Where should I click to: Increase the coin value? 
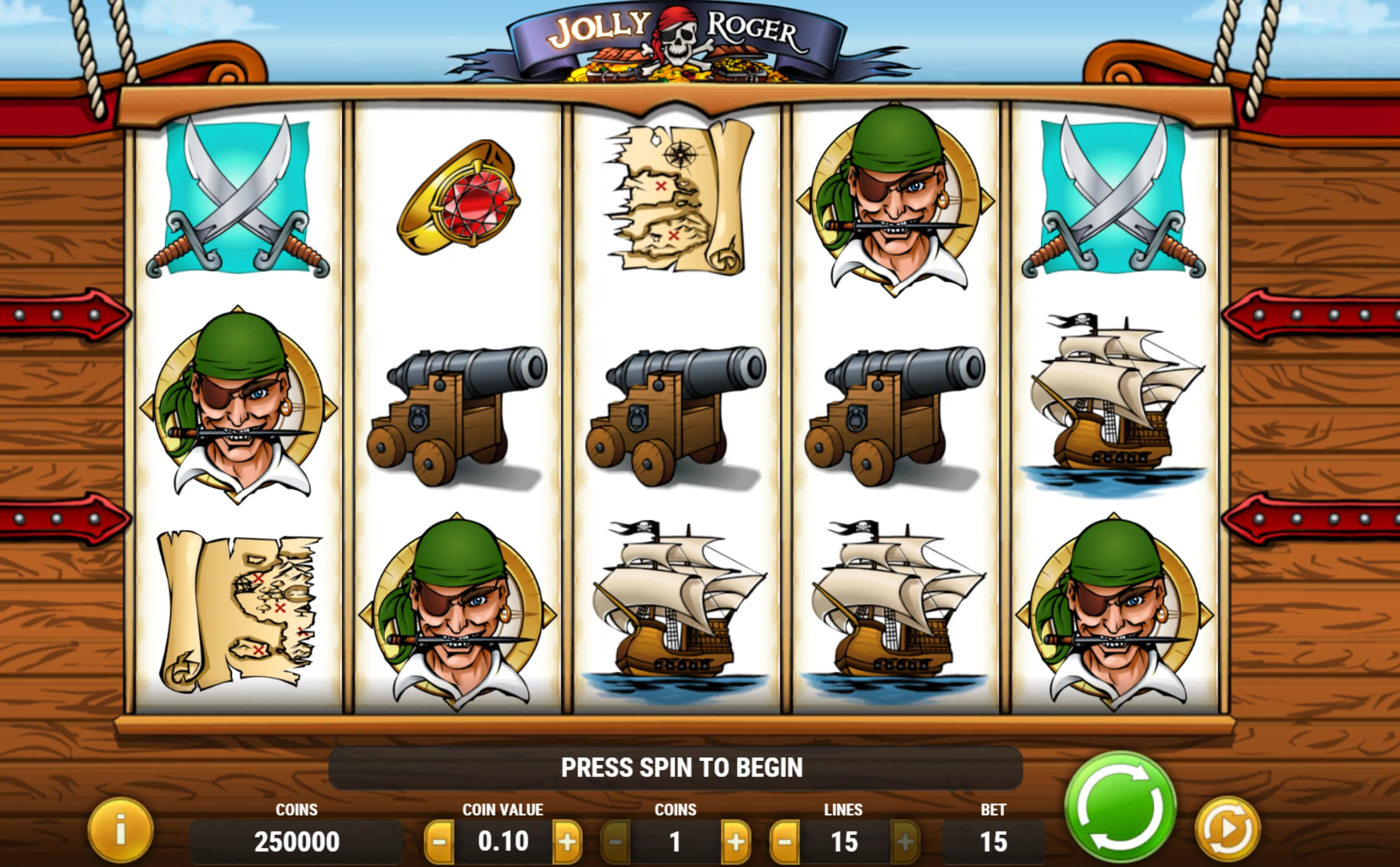[567, 842]
